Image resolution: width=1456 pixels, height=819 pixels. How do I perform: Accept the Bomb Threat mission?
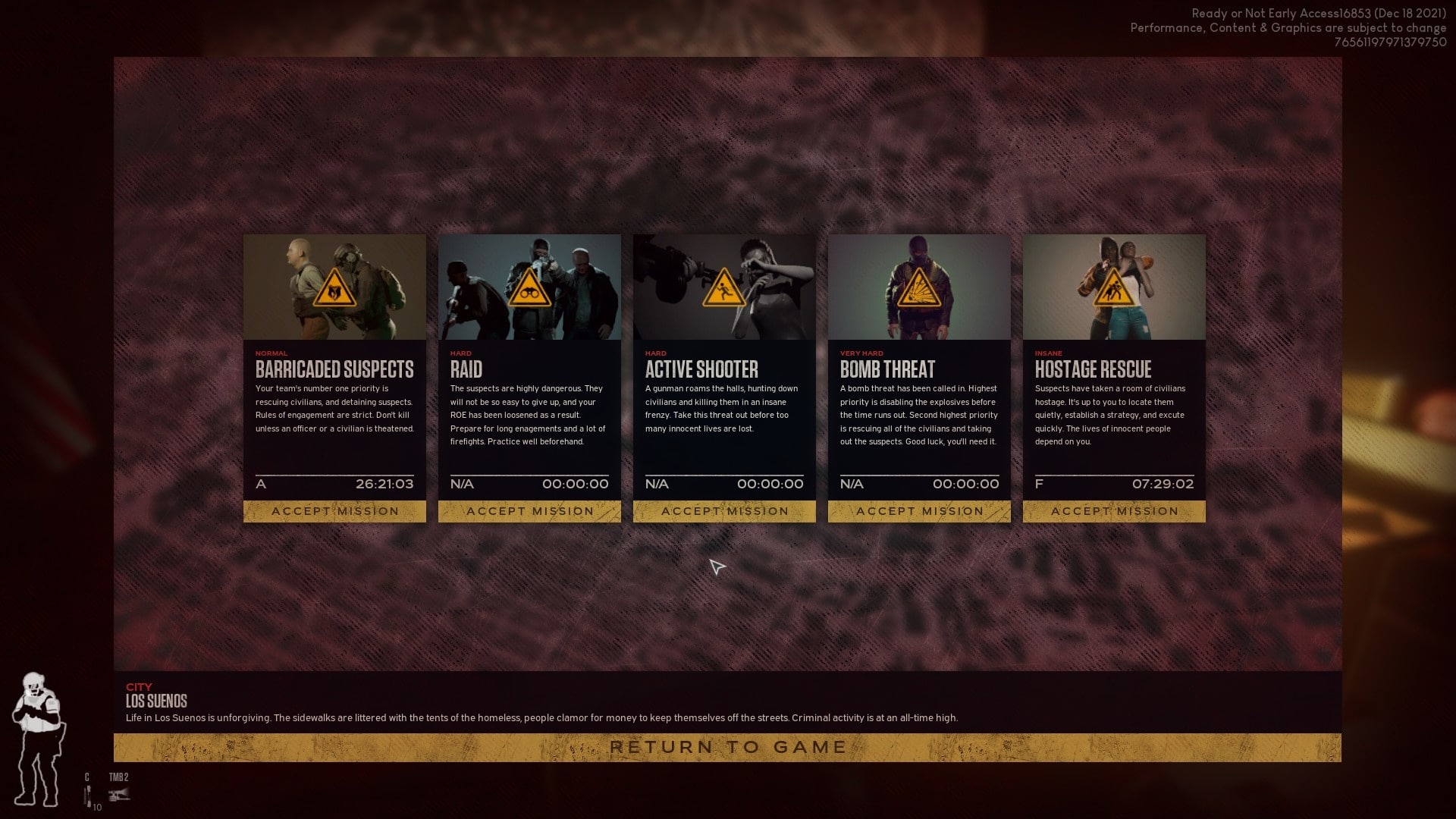[919, 511]
